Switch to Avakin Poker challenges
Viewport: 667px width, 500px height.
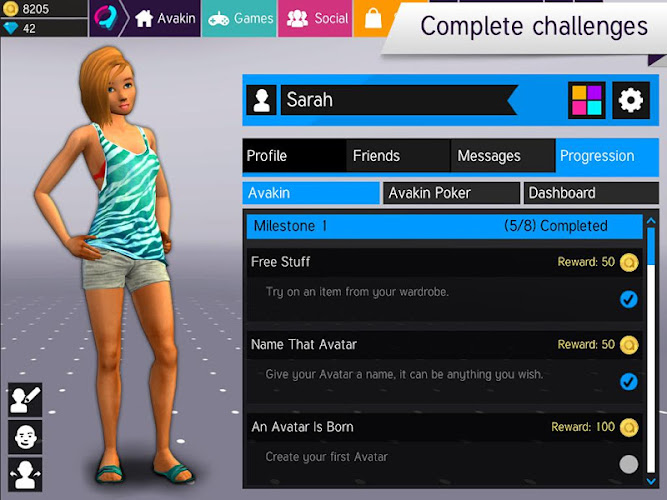coord(451,193)
